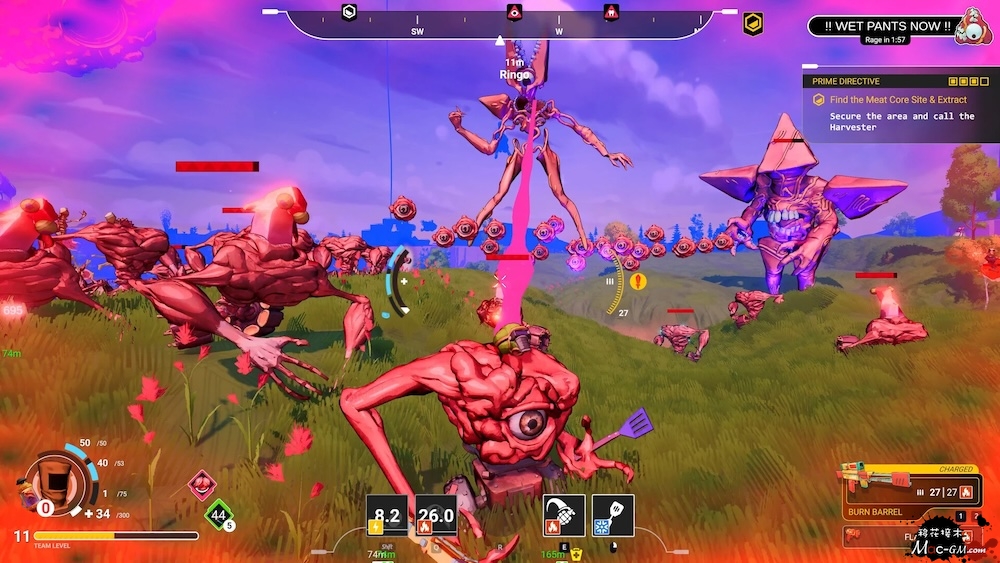Select the Find the Meat Core Site objective
Image resolution: width=1000 pixels, height=563 pixels.
[896, 100]
